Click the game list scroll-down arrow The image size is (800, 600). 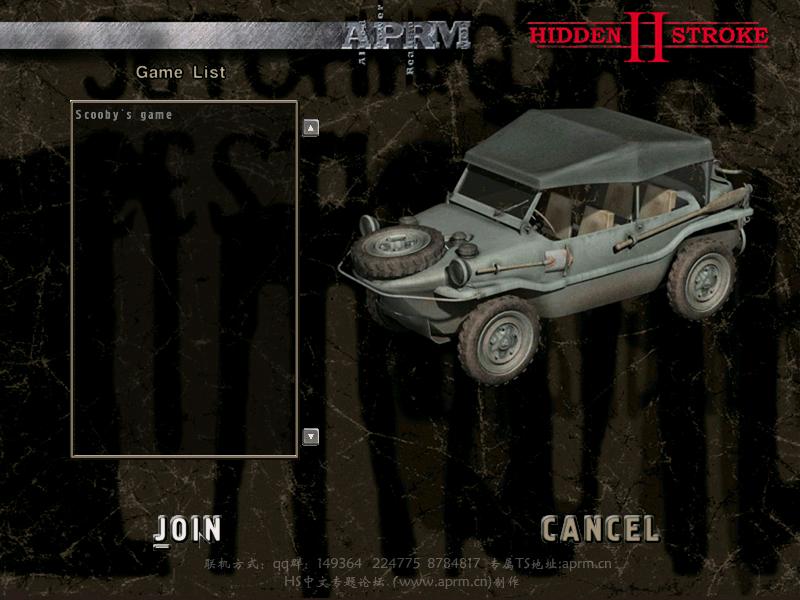click(311, 436)
